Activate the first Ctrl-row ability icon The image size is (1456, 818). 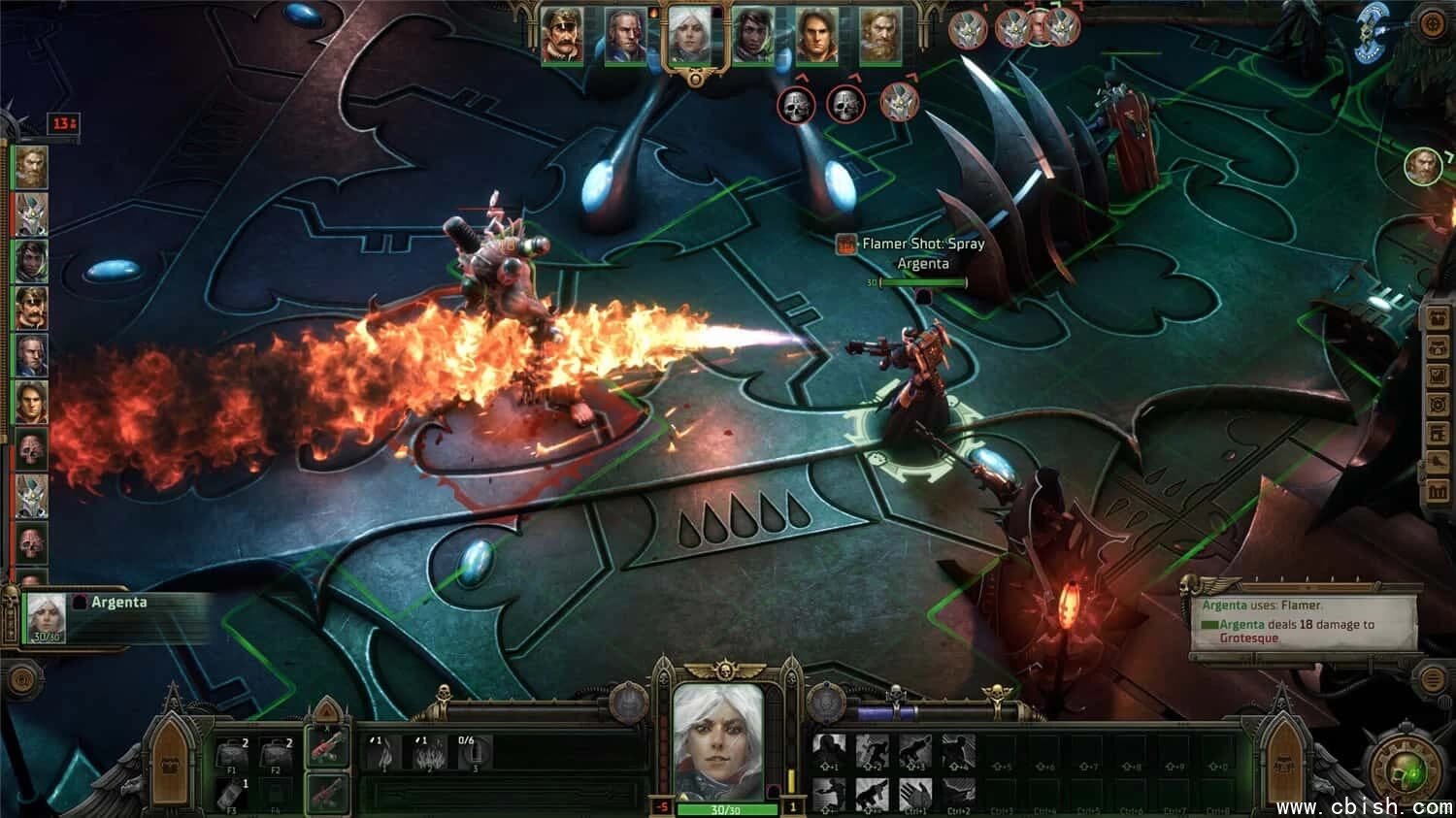(916, 794)
